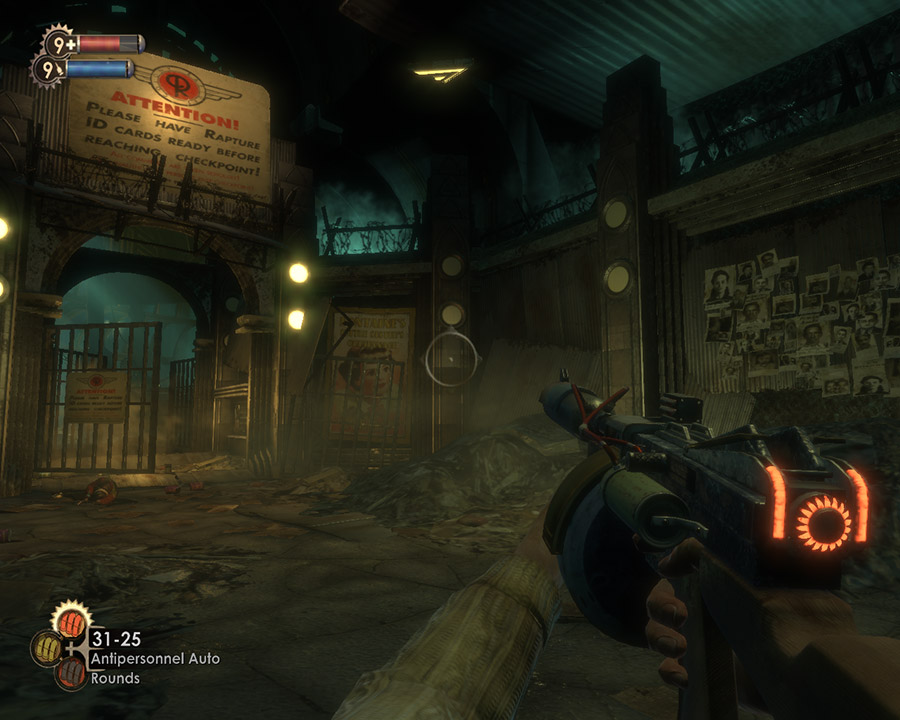900x720 pixels.
Task: Select the red-orange antipersonnel ammo icon
Action: pyautogui.click(x=71, y=622)
